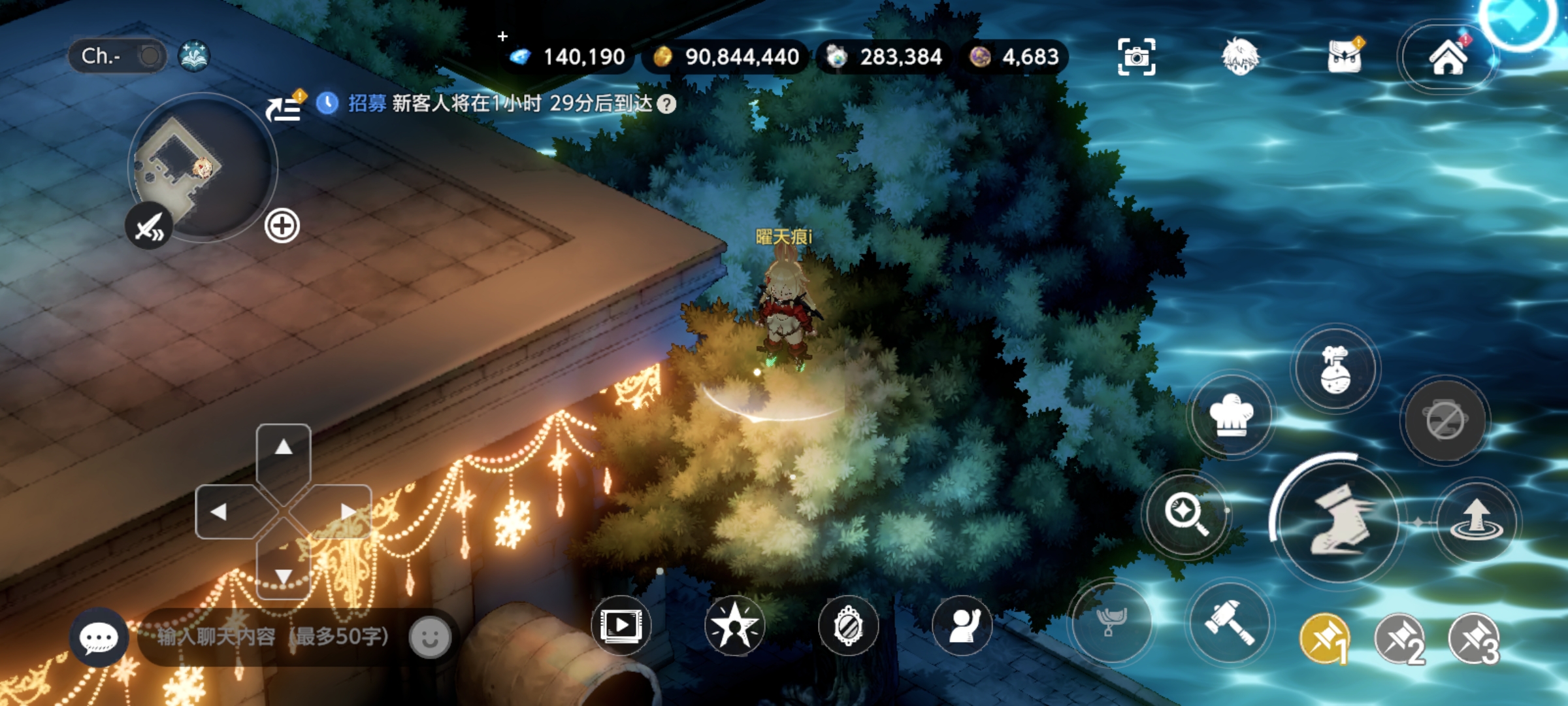The width and height of the screenshot is (1568, 706).
Task: Open the circular minimap
Action: point(203,167)
